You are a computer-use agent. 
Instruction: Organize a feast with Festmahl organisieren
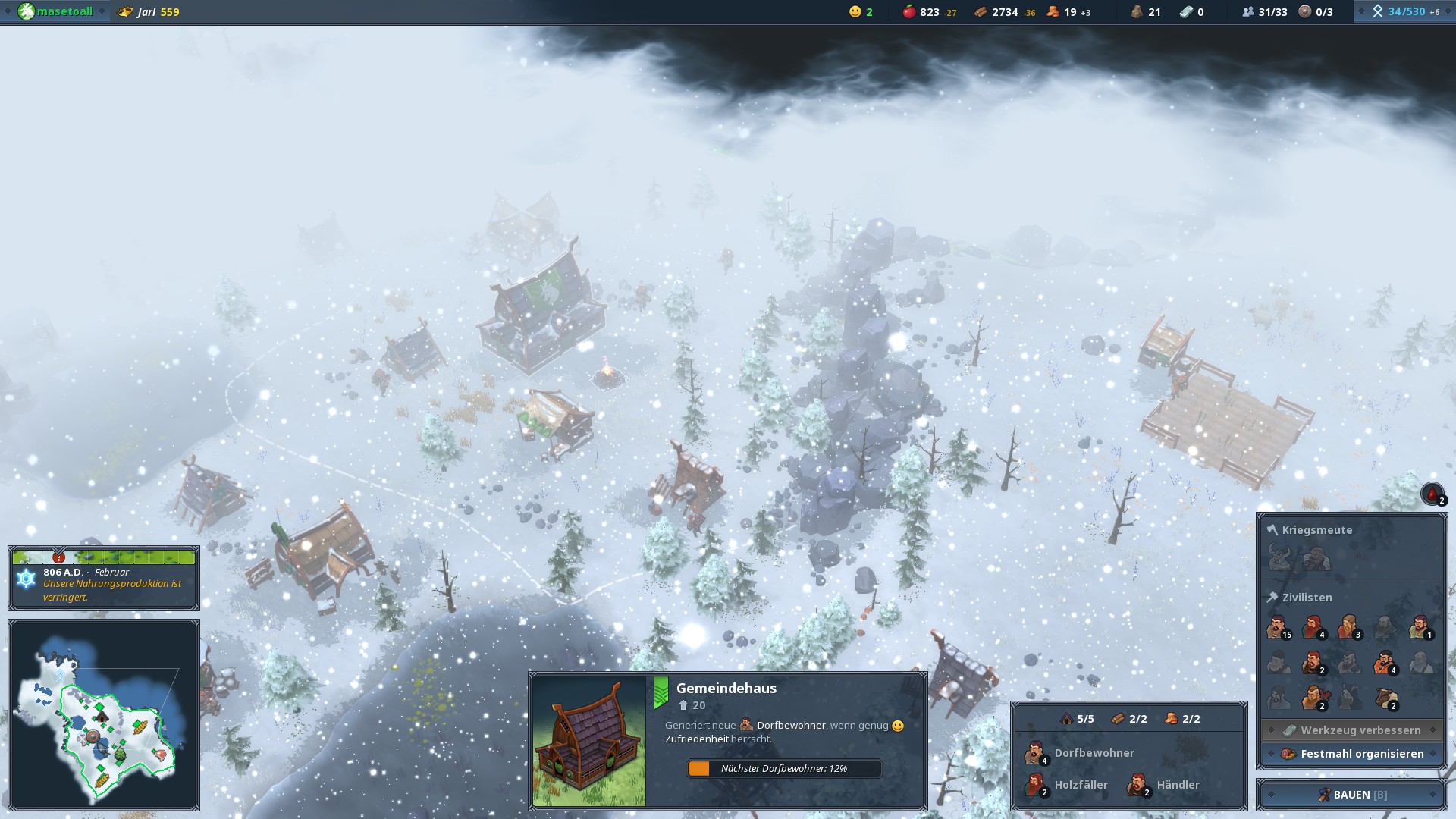tap(1353, 754)
